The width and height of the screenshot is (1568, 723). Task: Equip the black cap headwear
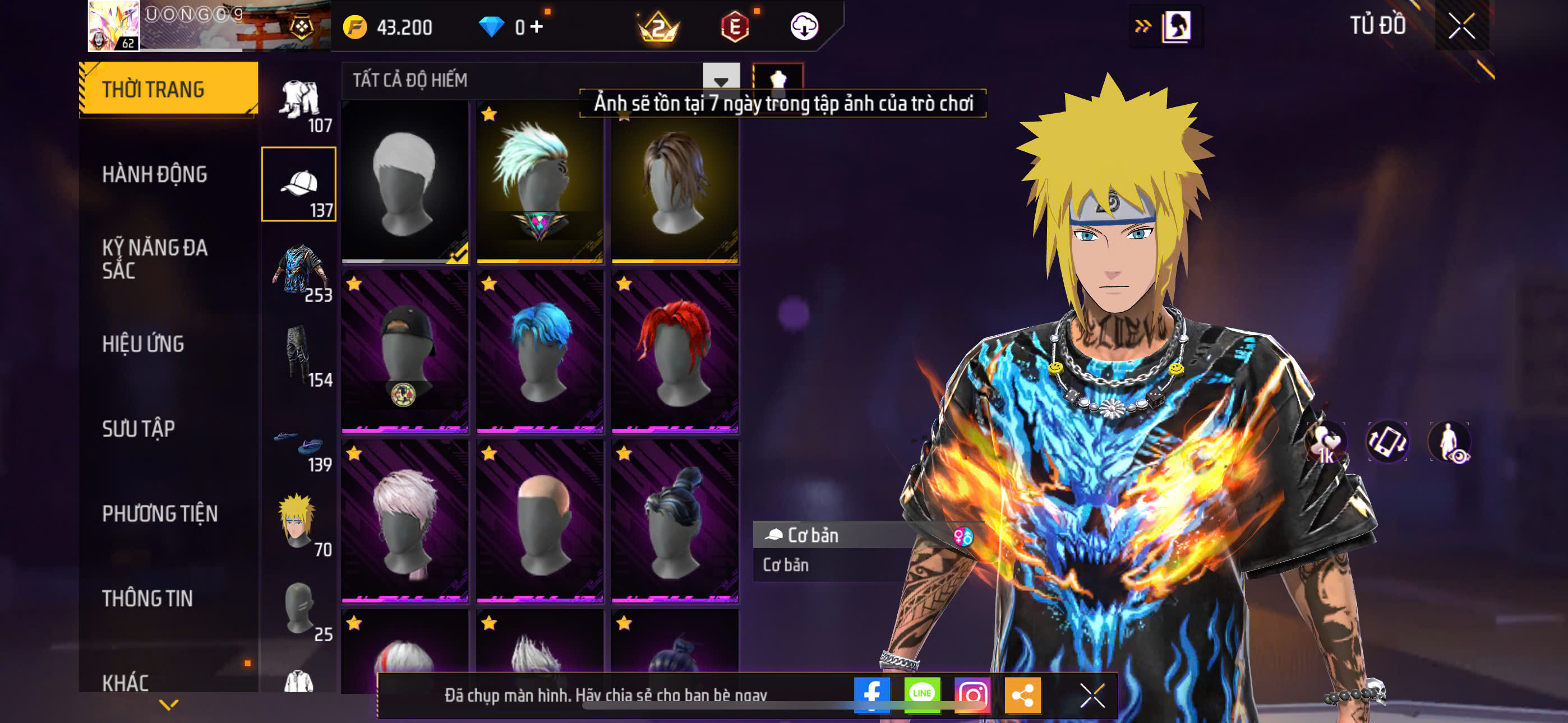pos(405,352)
